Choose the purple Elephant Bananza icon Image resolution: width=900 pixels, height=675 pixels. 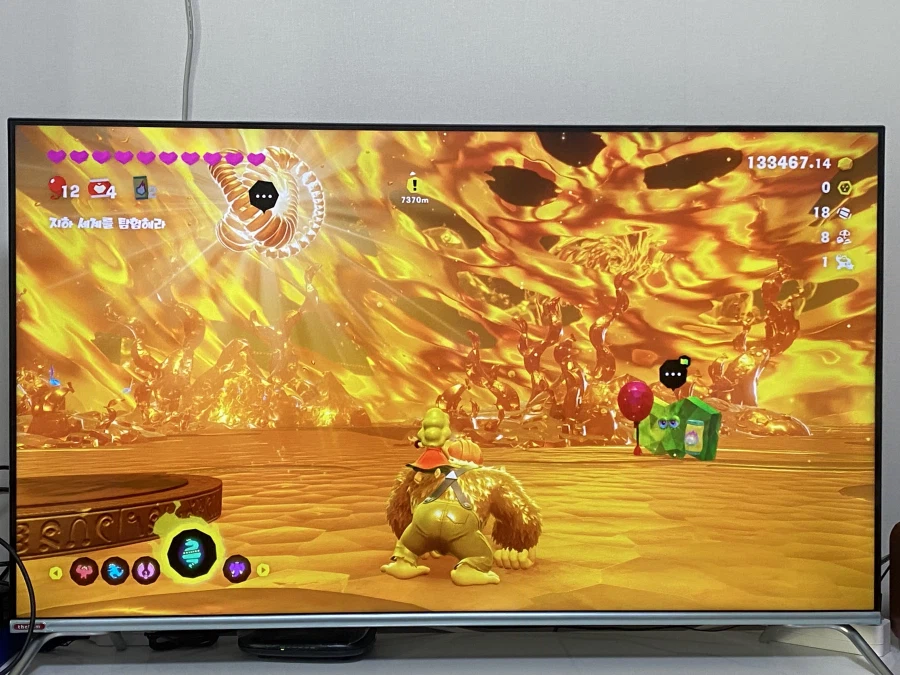pyautogui.click(x=236, y=570)
